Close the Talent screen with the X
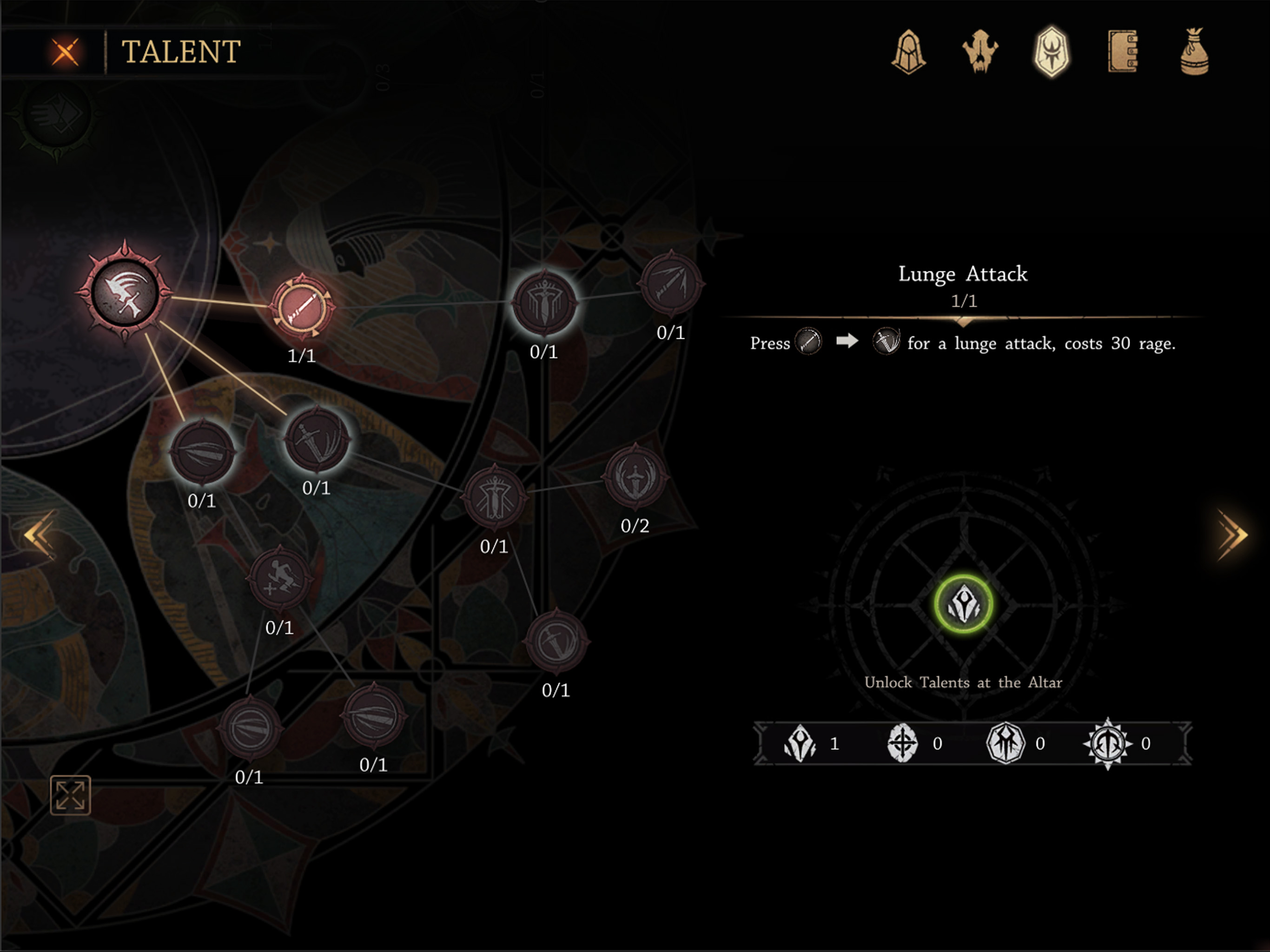Image resolution: width=1270 pixels, height=952 pixels. 66,52
